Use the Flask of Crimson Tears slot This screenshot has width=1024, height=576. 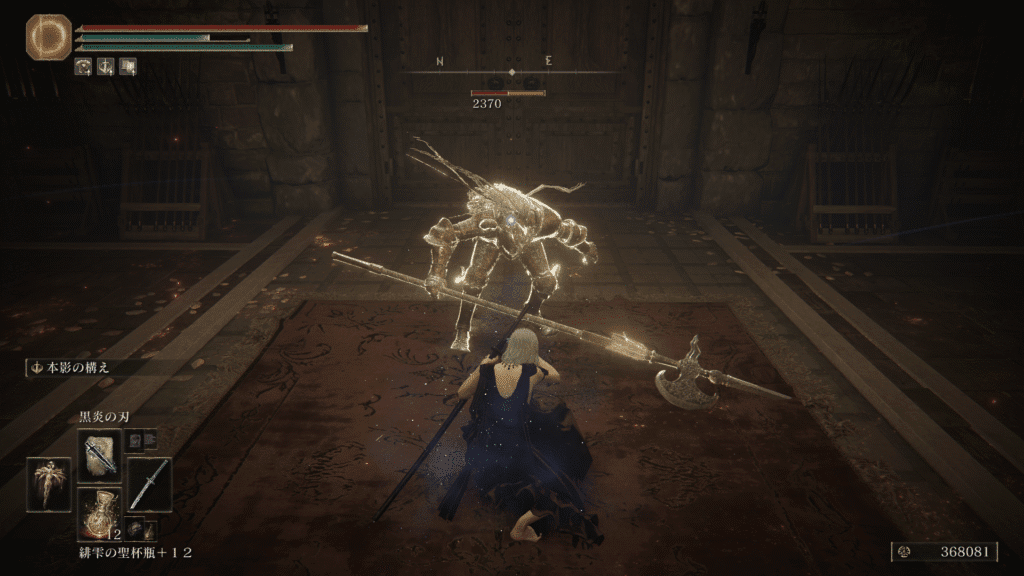(x=100, y=512)
